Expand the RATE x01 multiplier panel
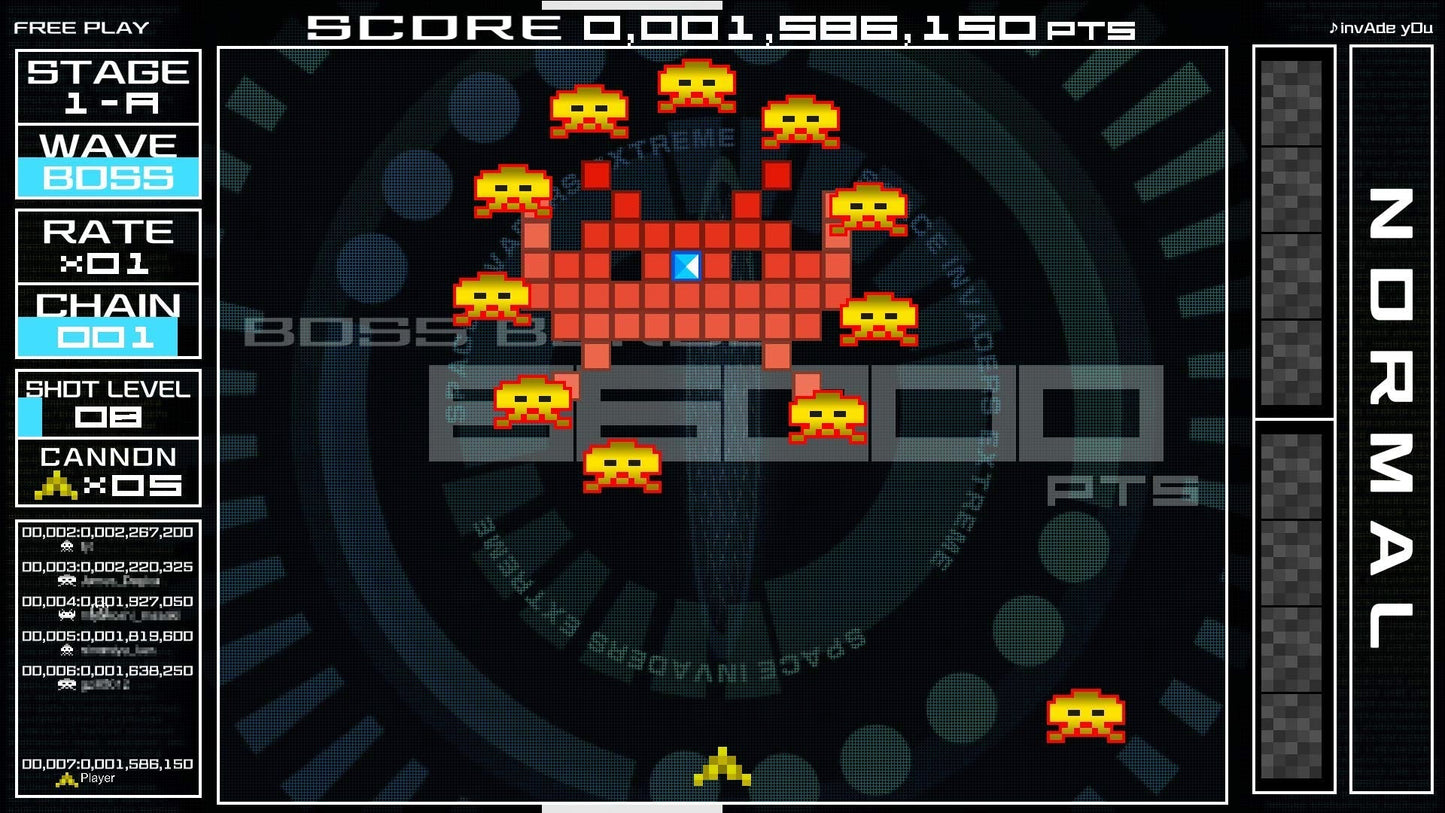Viewport: 1445px width, 813px height. coord(108,247)
